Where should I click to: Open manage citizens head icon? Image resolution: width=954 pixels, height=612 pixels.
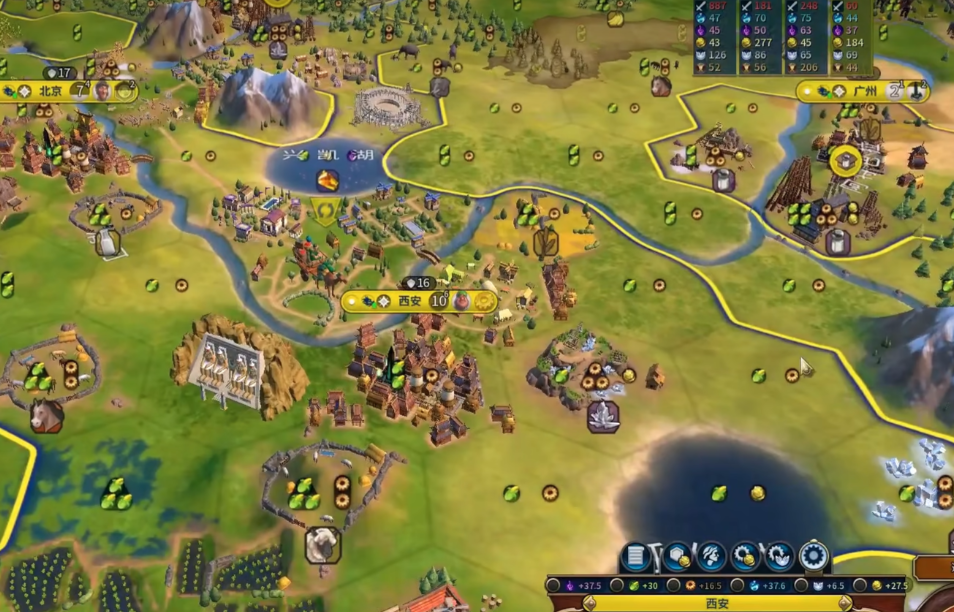711,557
